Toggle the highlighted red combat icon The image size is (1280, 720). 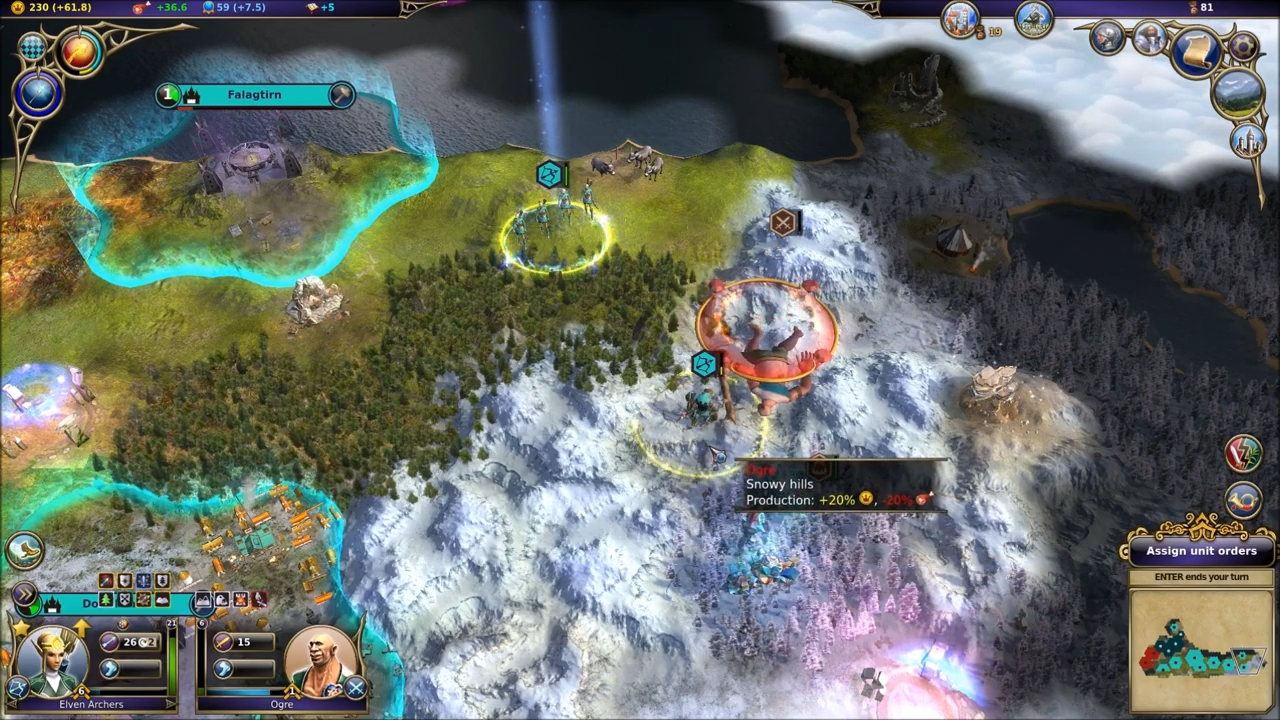259,601
